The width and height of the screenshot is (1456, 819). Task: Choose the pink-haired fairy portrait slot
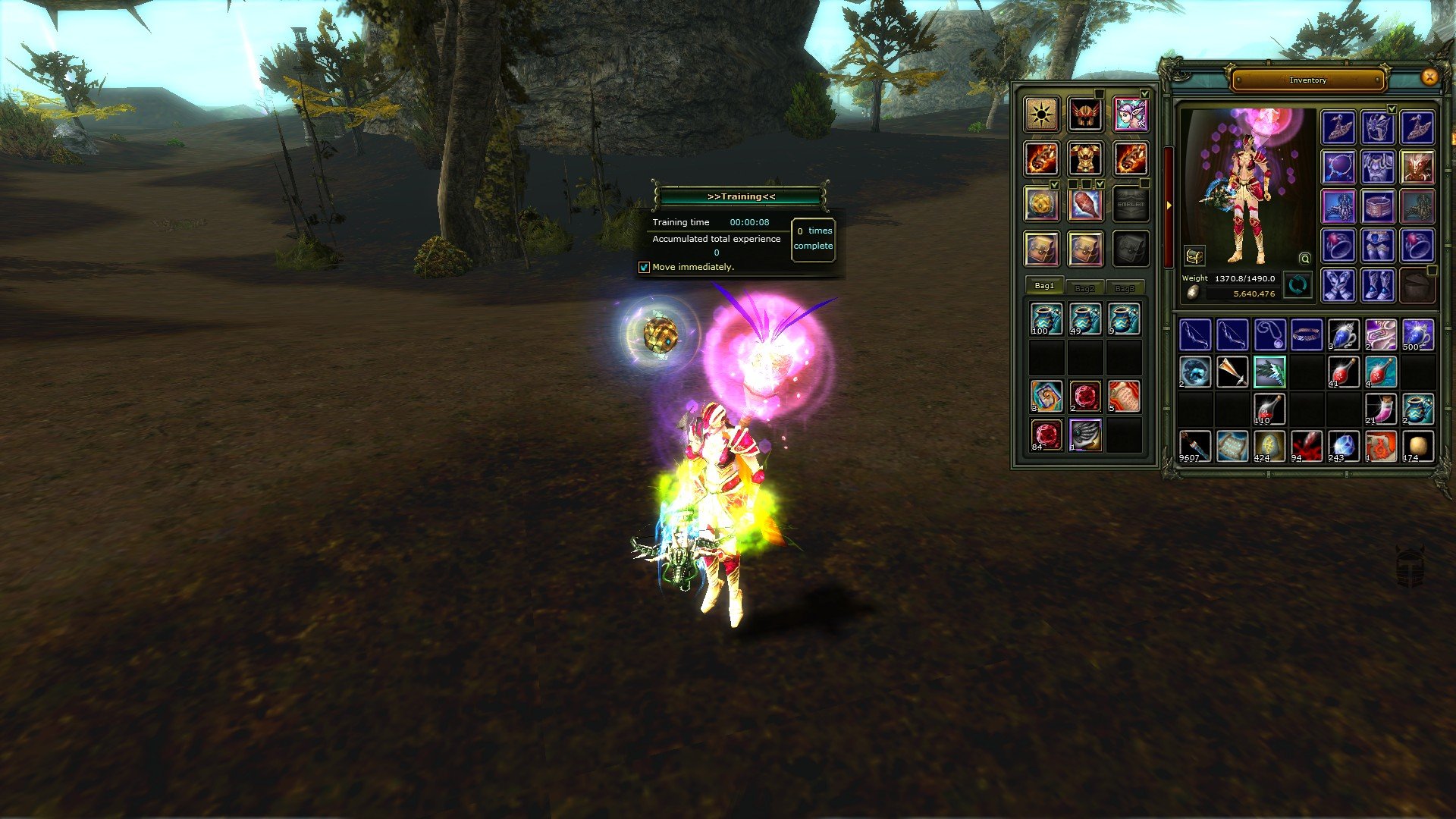click(1130, 115)
